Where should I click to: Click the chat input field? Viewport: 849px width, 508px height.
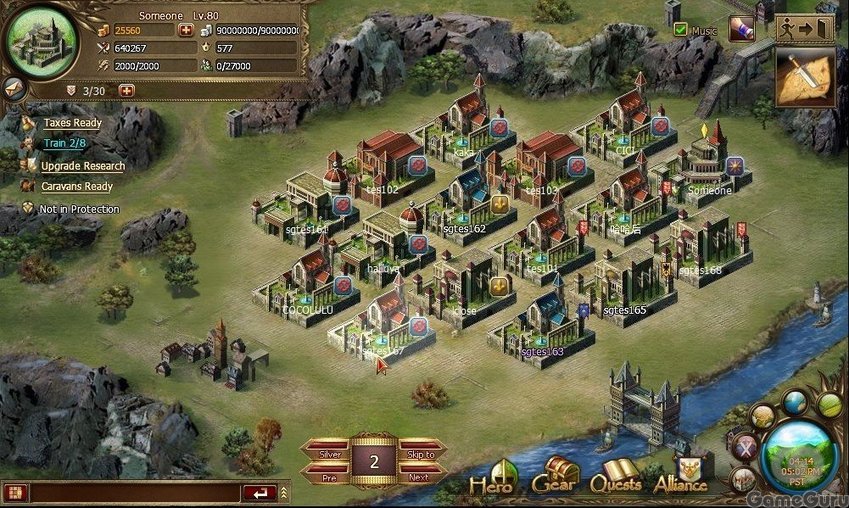click(x=130, y=493)
